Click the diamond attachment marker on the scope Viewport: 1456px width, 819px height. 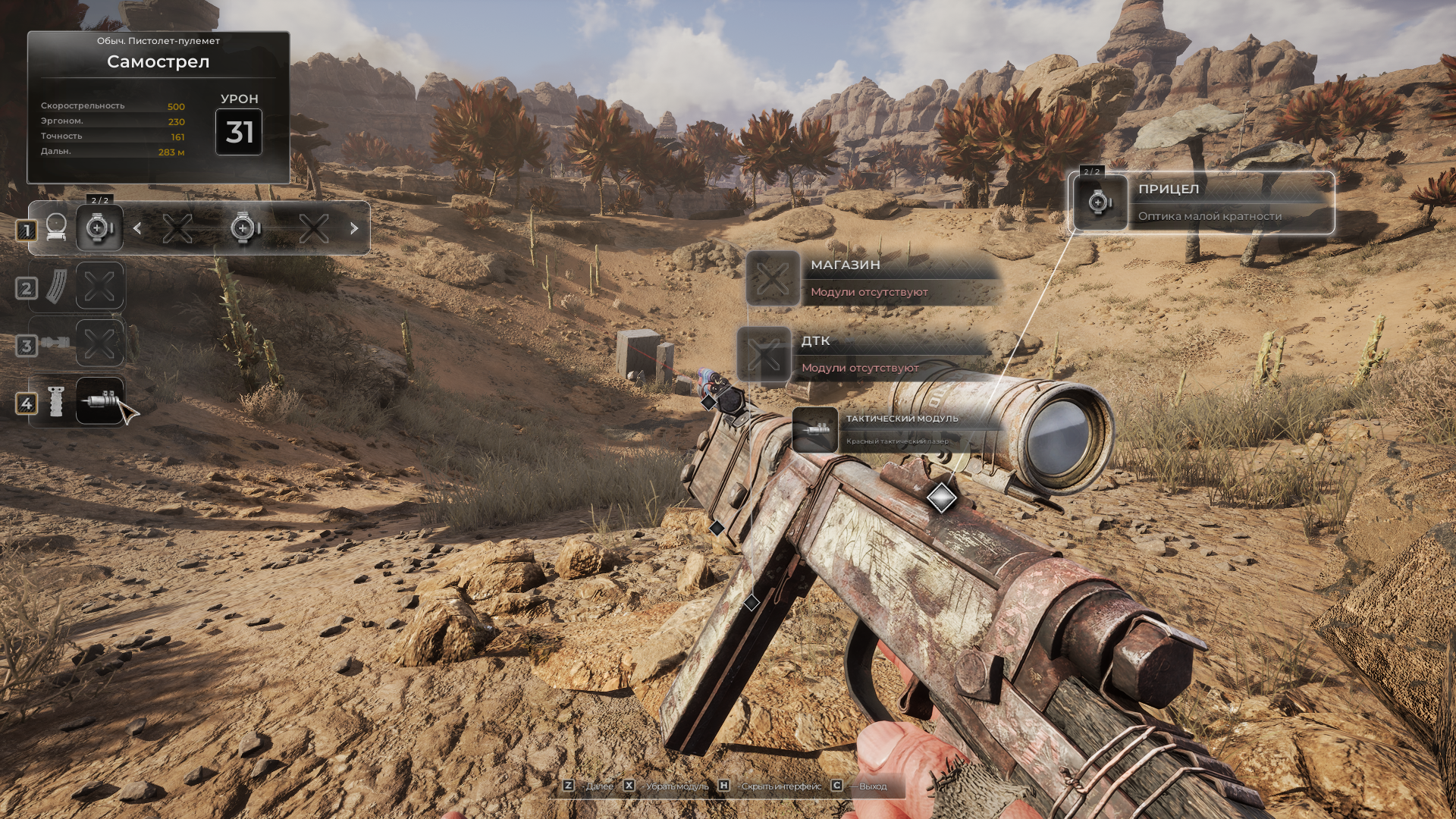941,497
